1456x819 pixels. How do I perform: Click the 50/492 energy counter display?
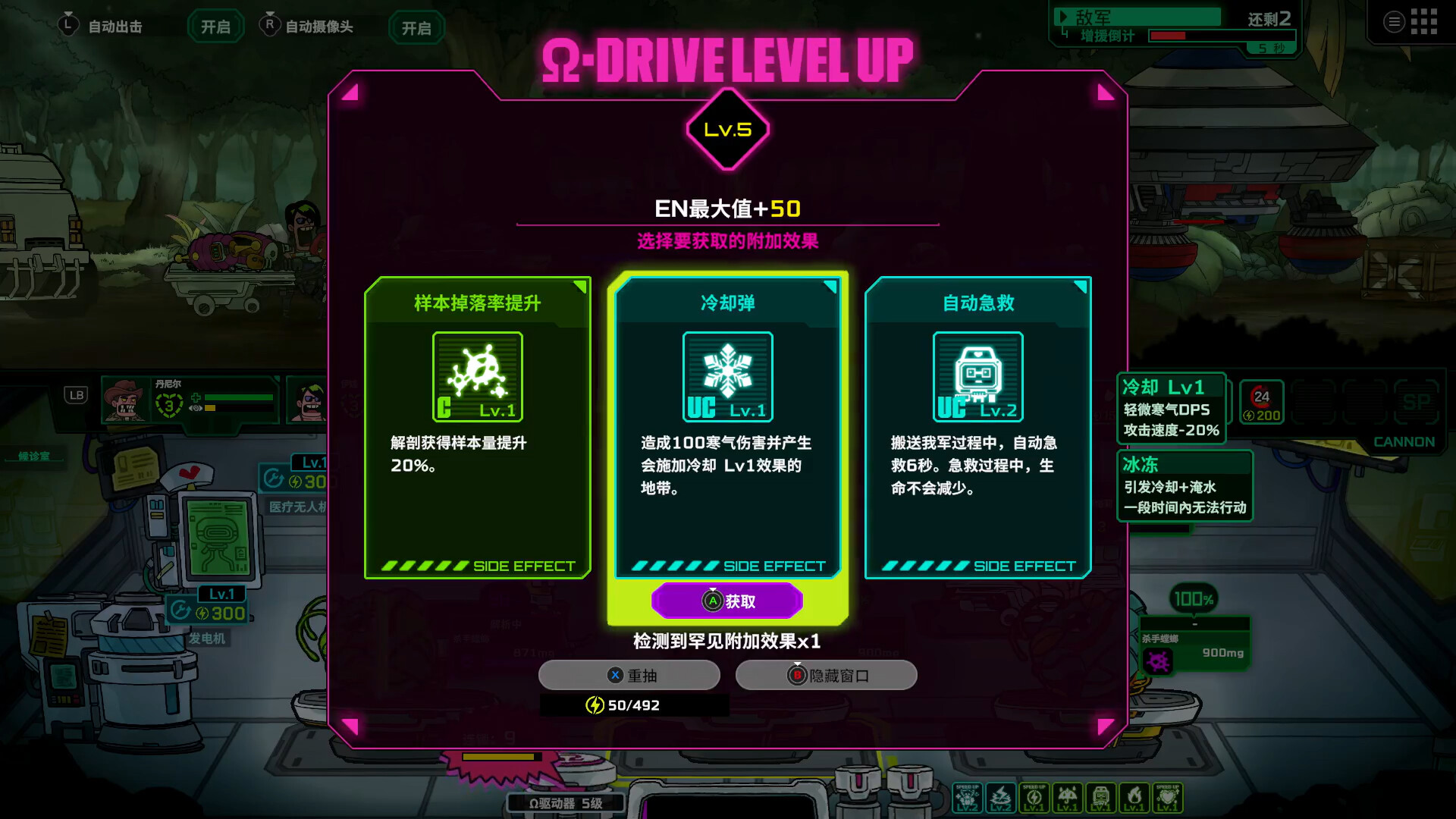[x=634, y=704]
